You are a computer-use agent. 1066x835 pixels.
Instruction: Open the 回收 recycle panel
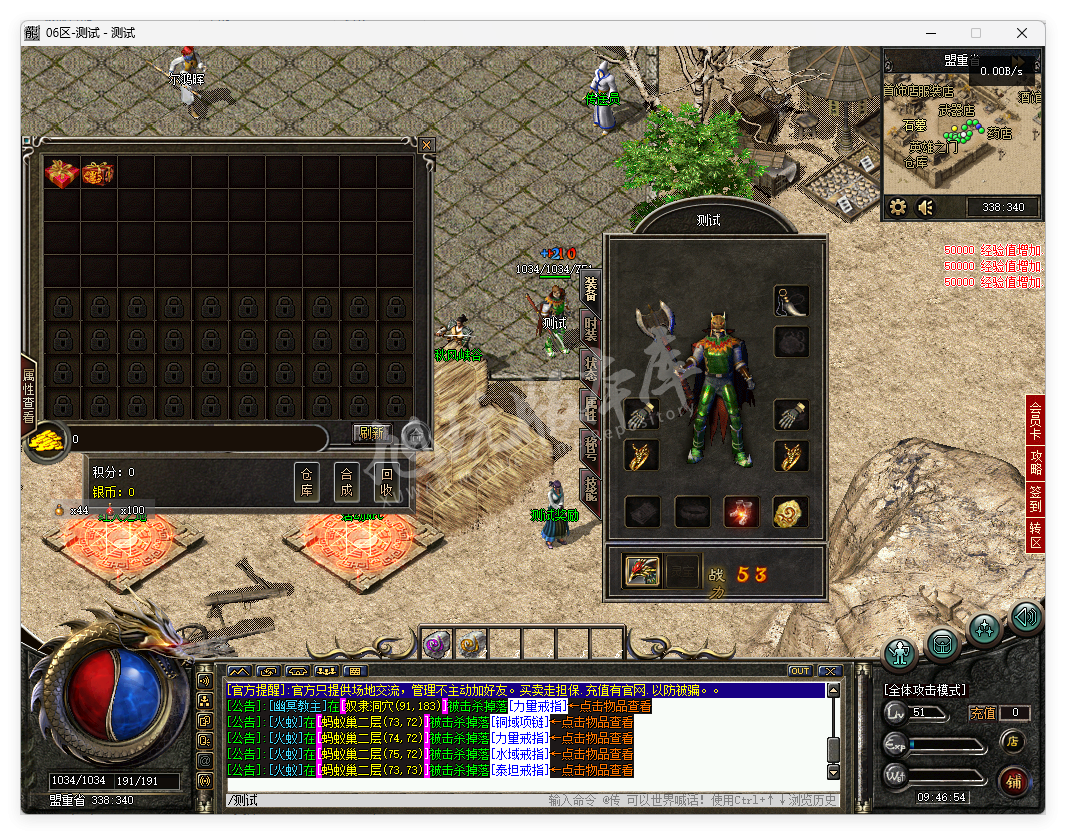point(387,482)
